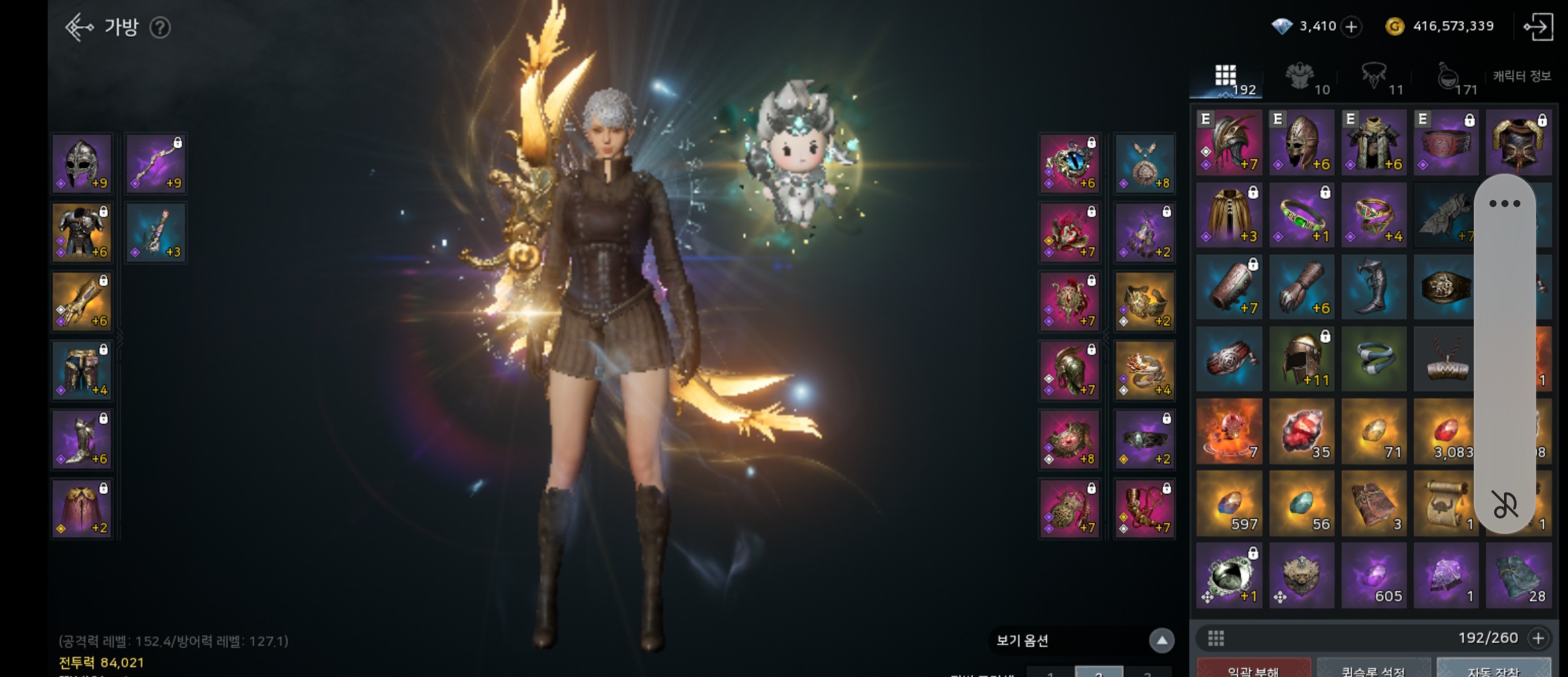Select the green gem bracelet +1 item

pos(1301,215)
